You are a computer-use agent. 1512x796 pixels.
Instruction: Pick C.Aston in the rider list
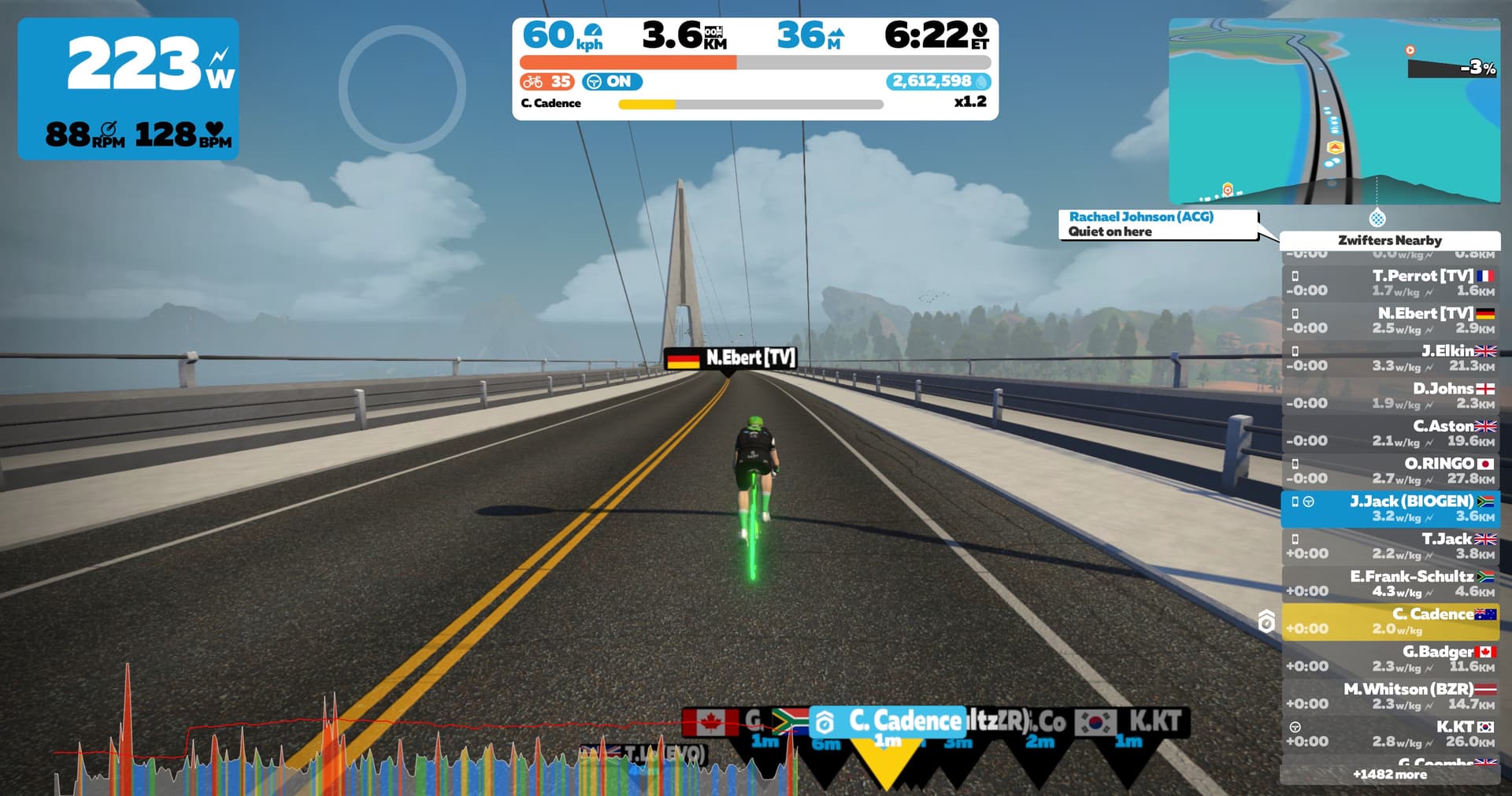[1390, 434]
